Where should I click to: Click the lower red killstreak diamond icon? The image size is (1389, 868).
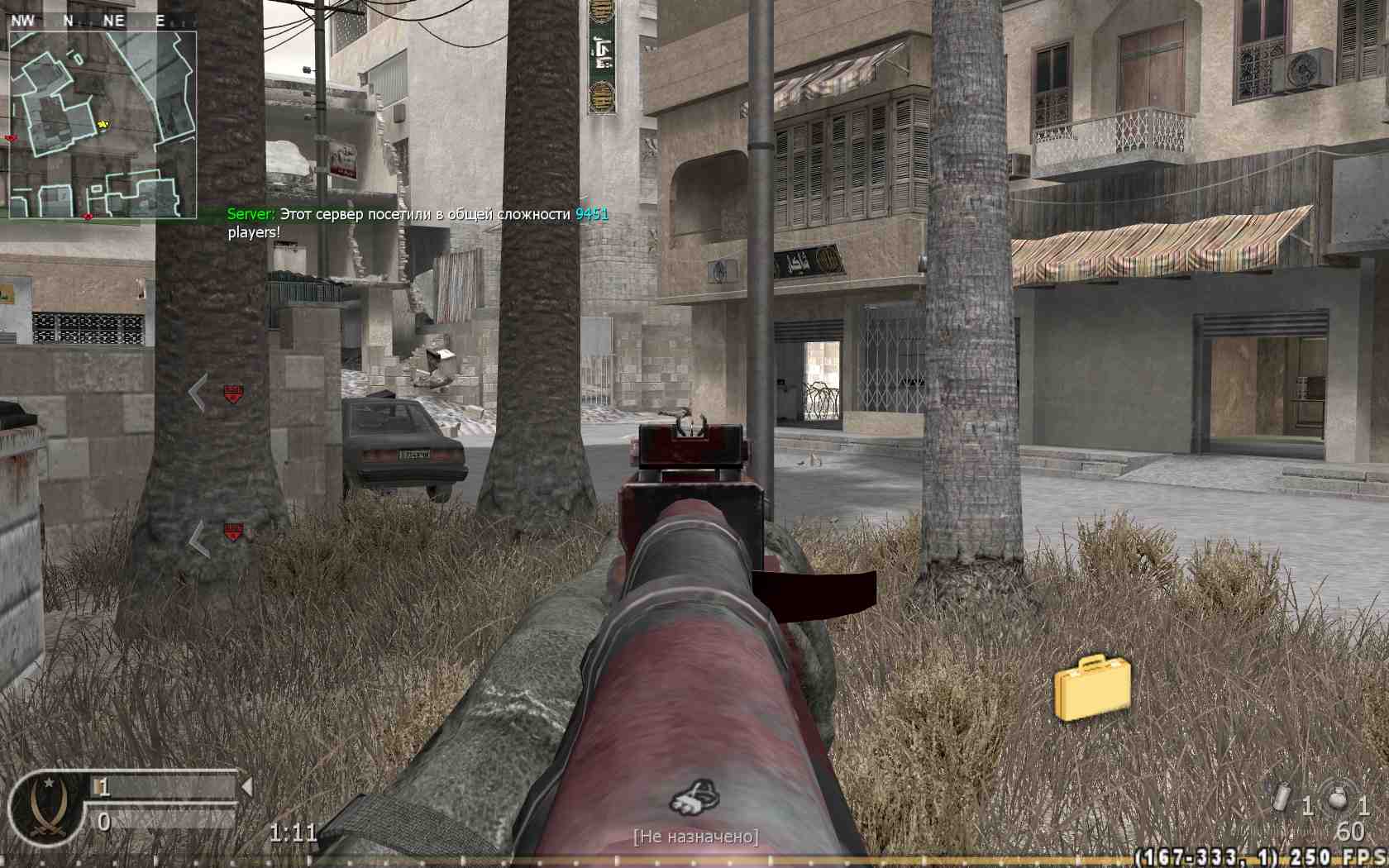[234, 532]
